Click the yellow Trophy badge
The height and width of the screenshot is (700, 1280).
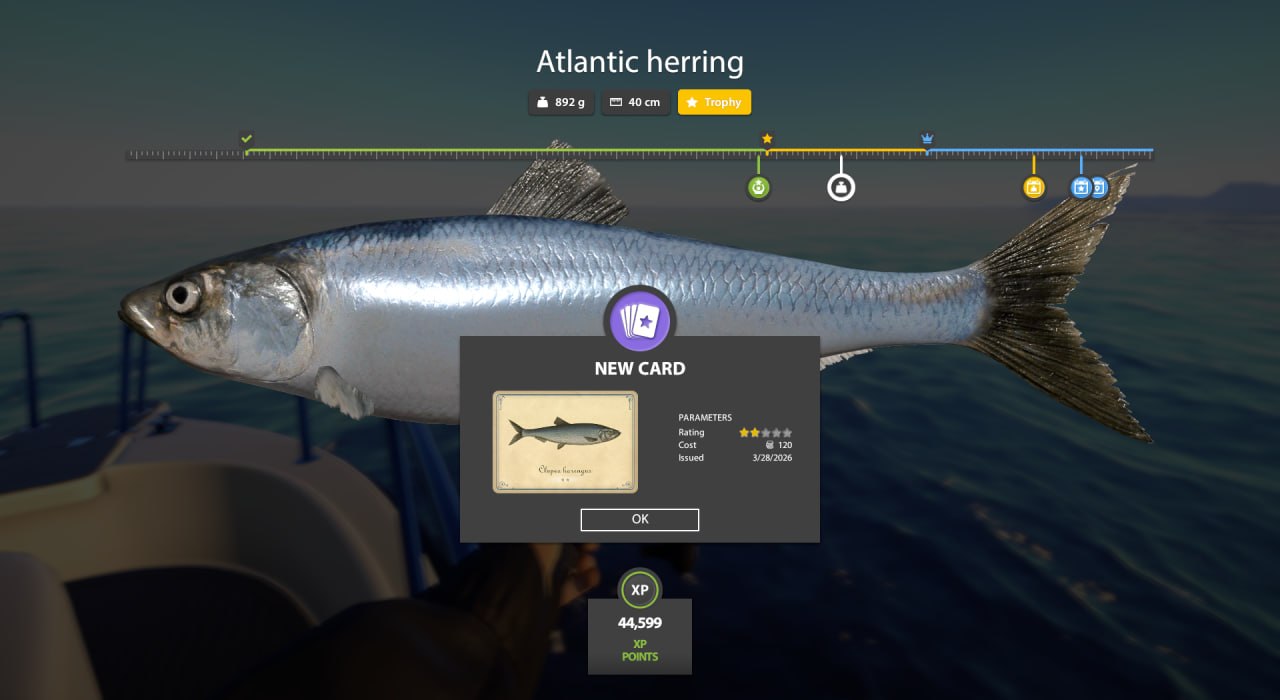pos(714,102)
